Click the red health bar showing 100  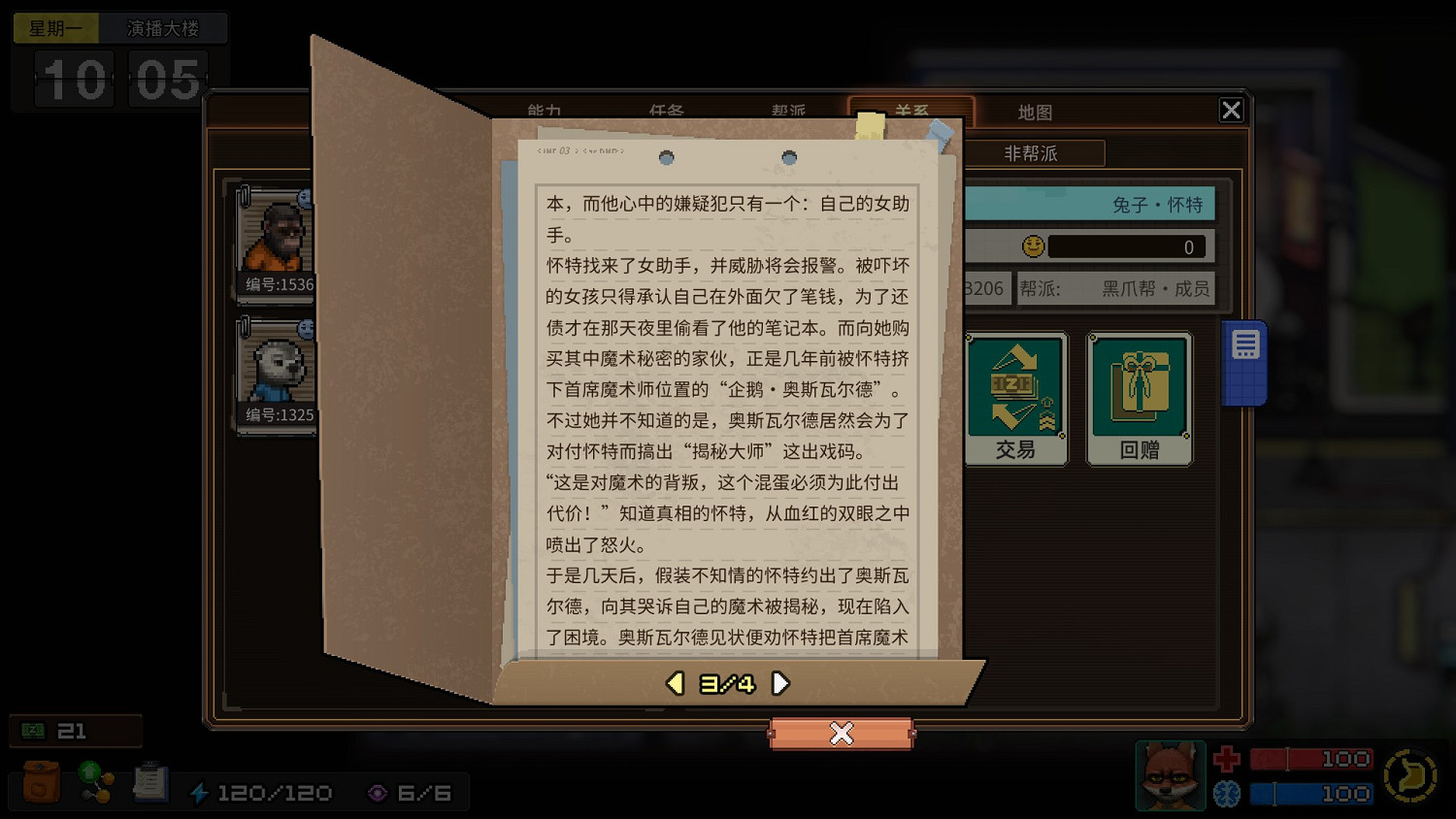coord(1310,758)
